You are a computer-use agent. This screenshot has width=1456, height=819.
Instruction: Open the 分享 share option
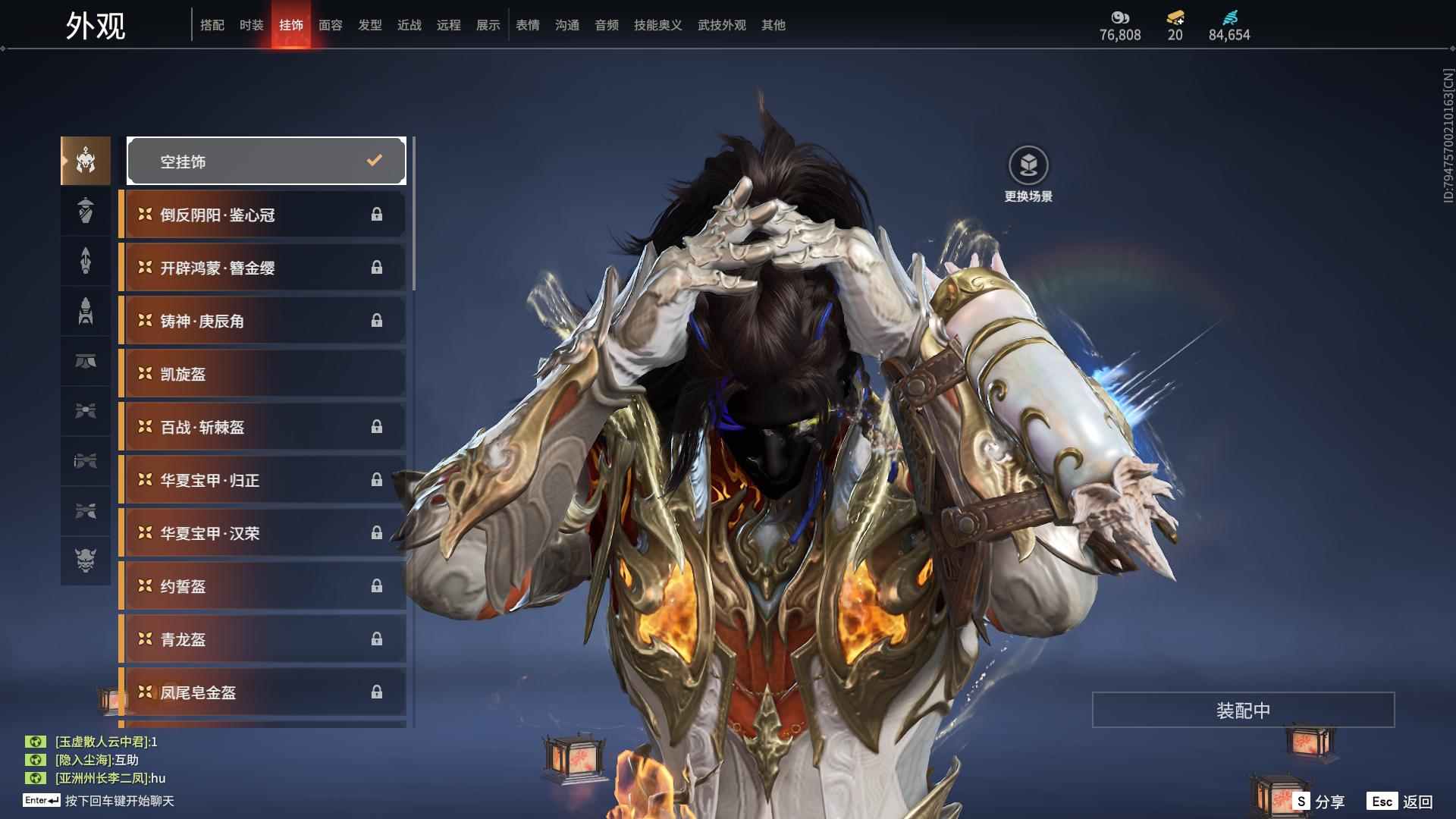1319,801
